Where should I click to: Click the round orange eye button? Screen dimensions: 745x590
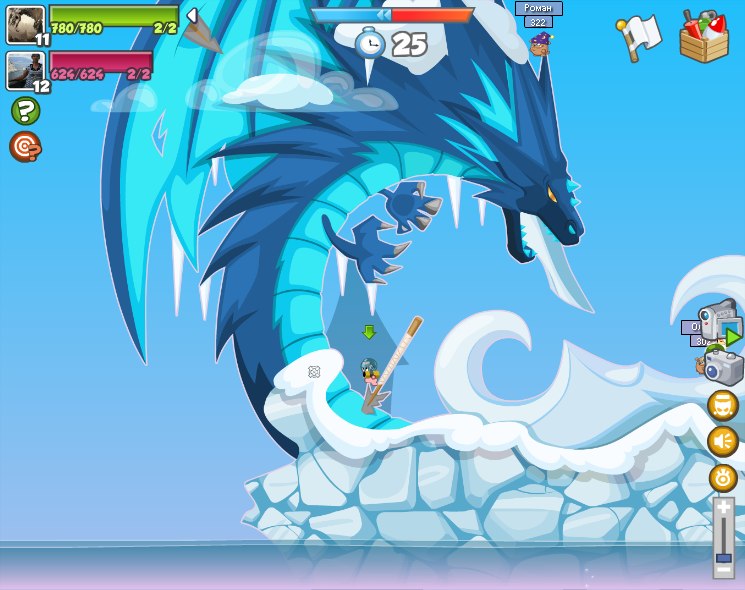(x=723, y=477)
